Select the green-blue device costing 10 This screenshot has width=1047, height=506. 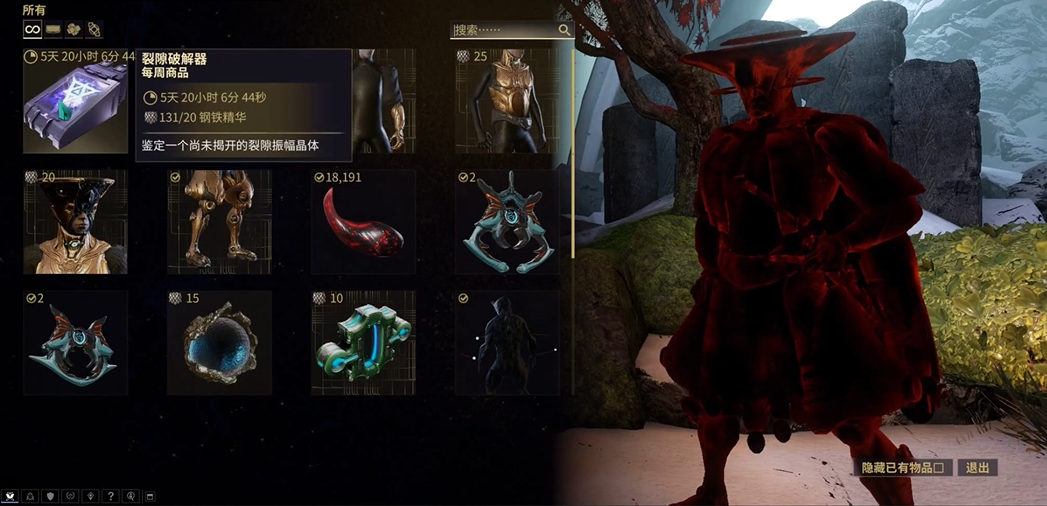coord(363,343)
